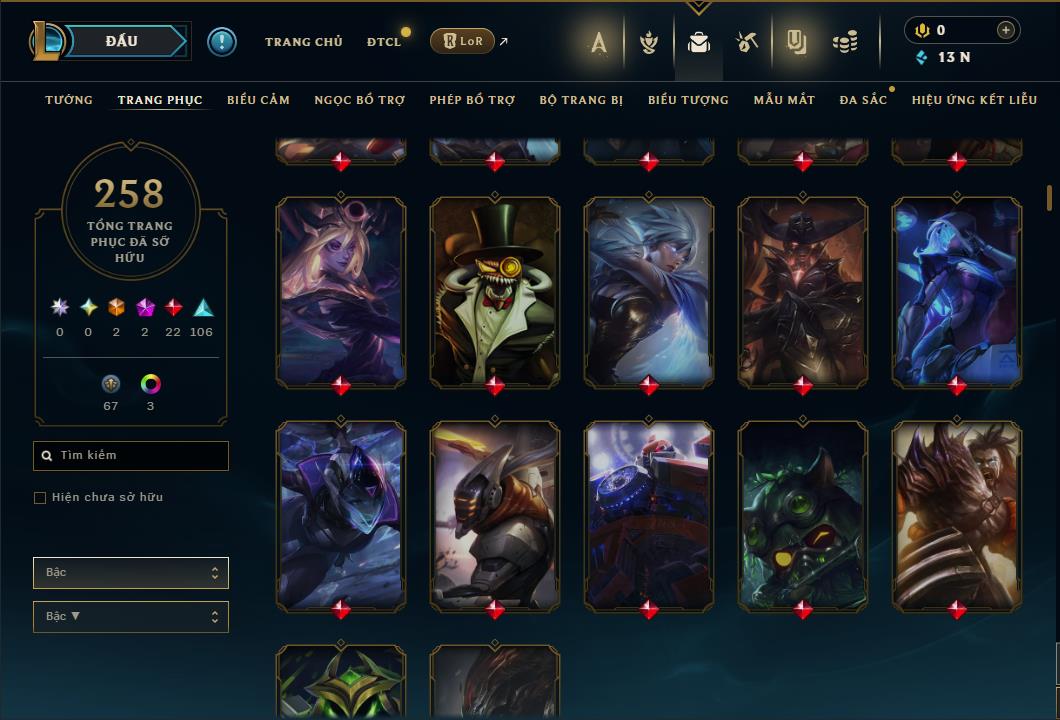Launch the LoR link
1060x720 pixels.
tap(463, 41)
